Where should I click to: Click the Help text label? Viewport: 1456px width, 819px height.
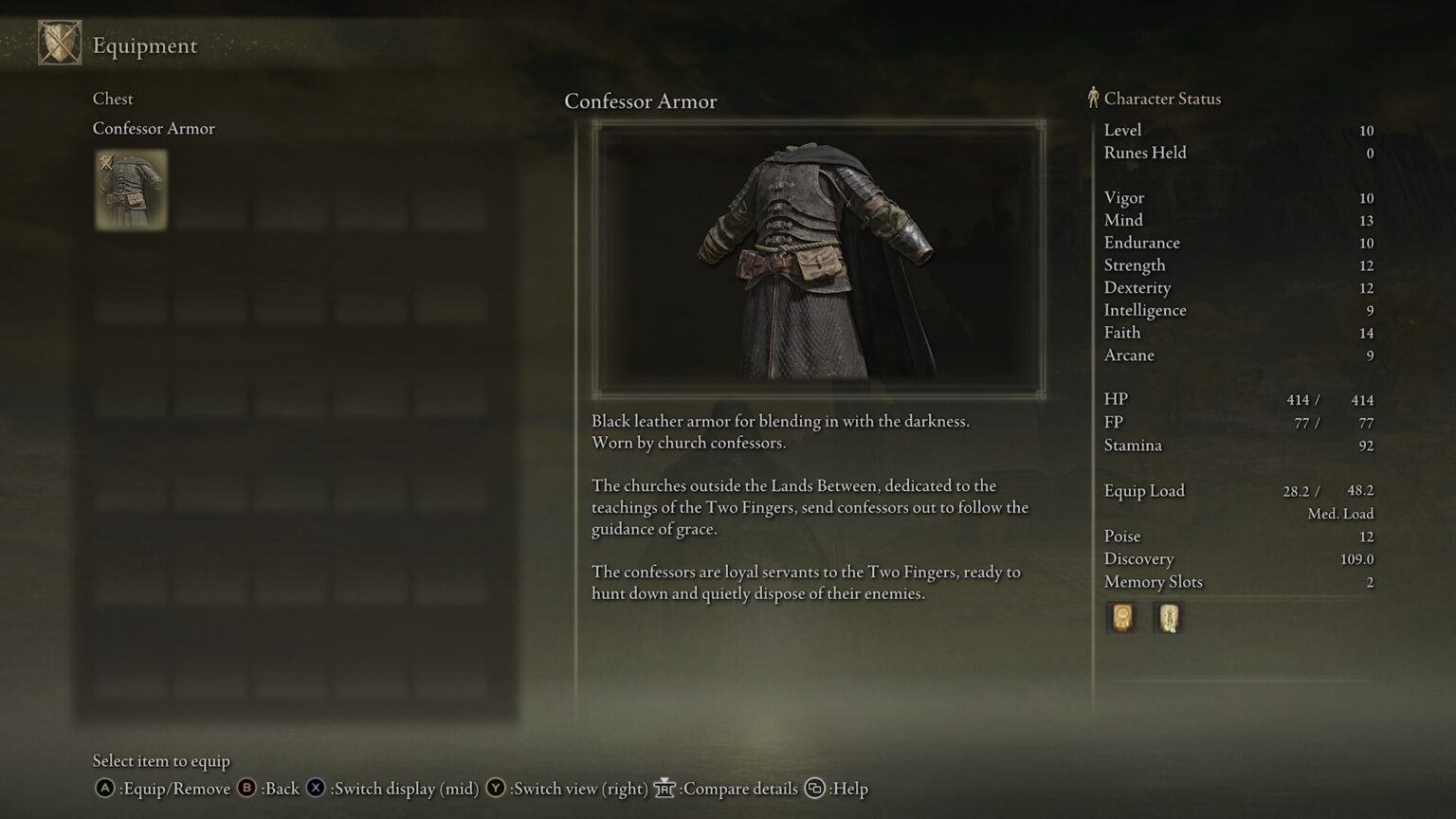coord(852,788)
